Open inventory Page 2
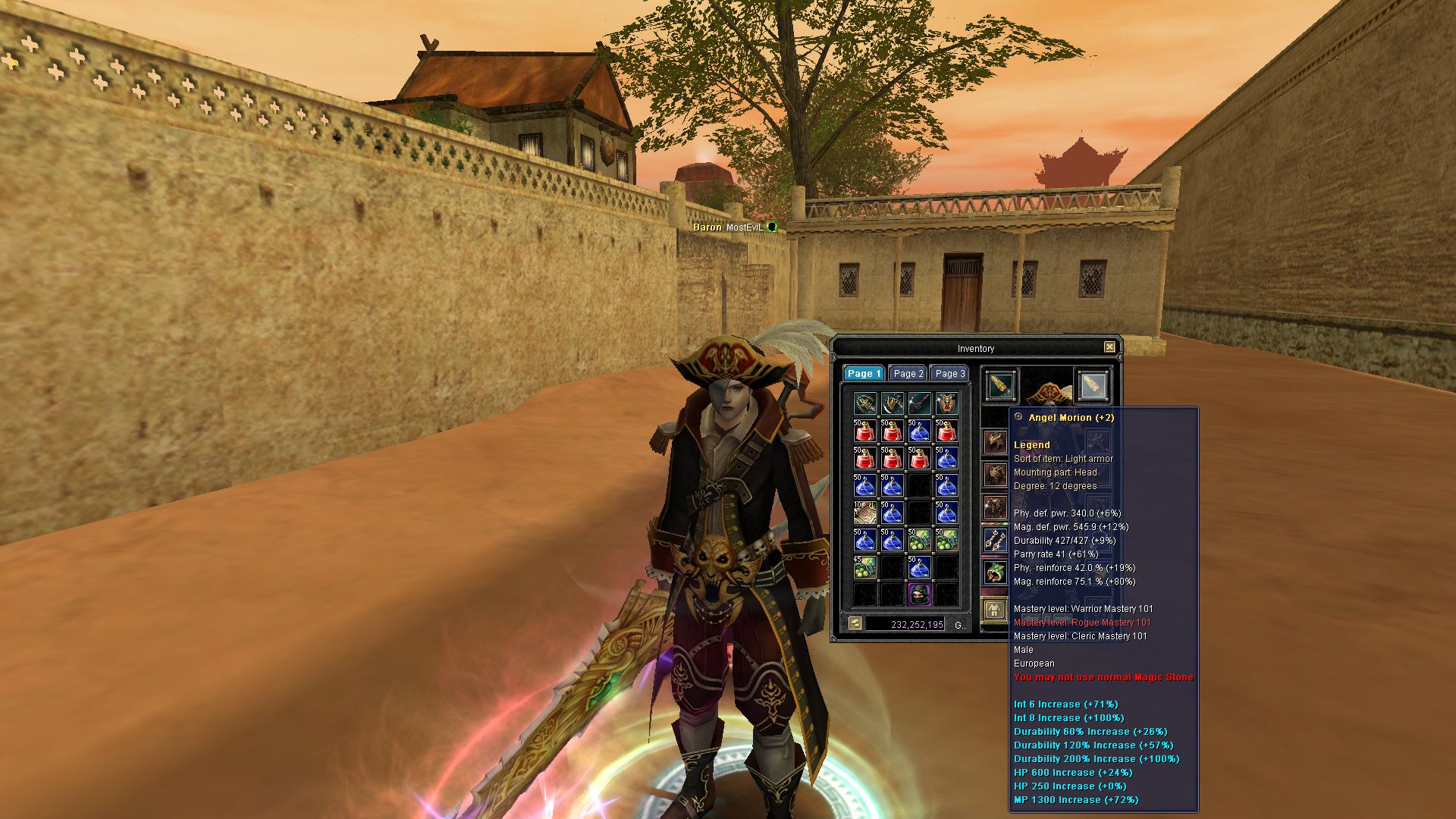1456x819 pixels. [x=908, y=373]
